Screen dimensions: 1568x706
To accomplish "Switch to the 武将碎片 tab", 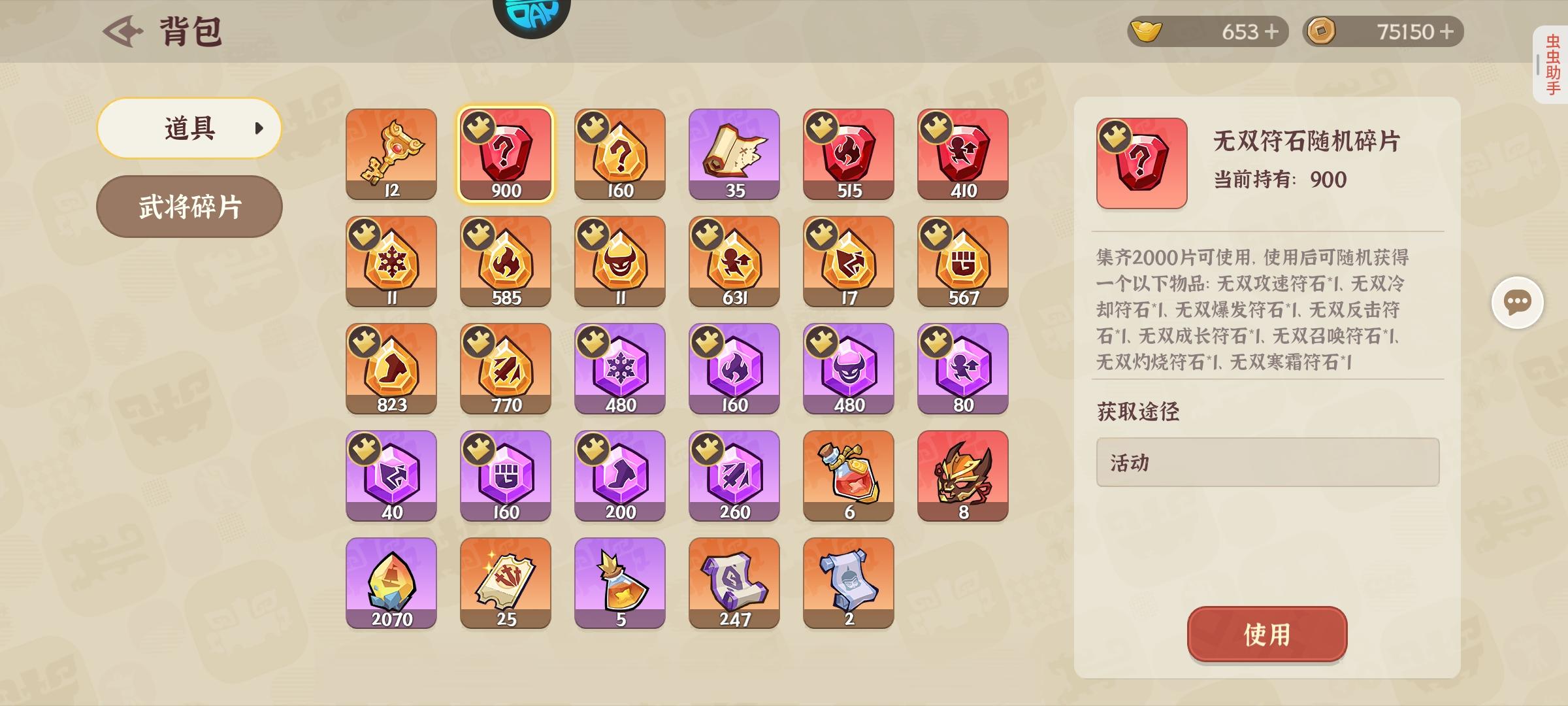I will pyautogui.click(x=189, y=206).
